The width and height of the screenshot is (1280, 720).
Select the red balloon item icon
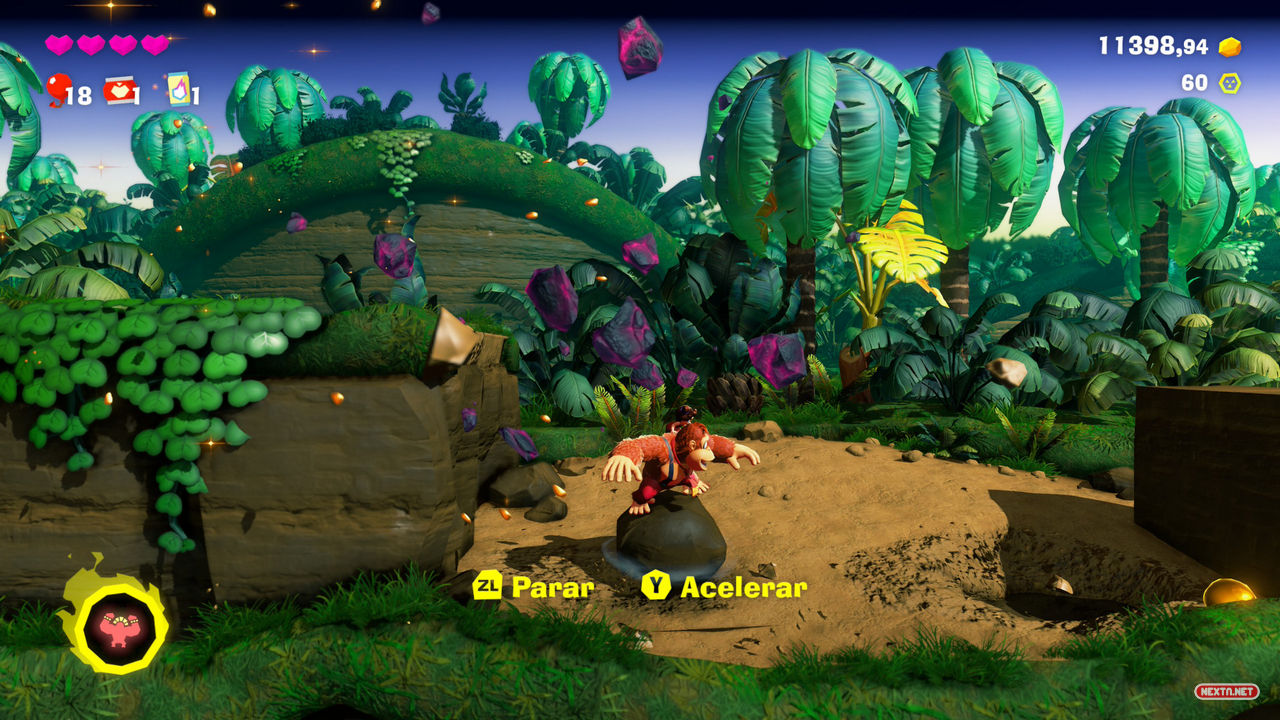point(57,89)
